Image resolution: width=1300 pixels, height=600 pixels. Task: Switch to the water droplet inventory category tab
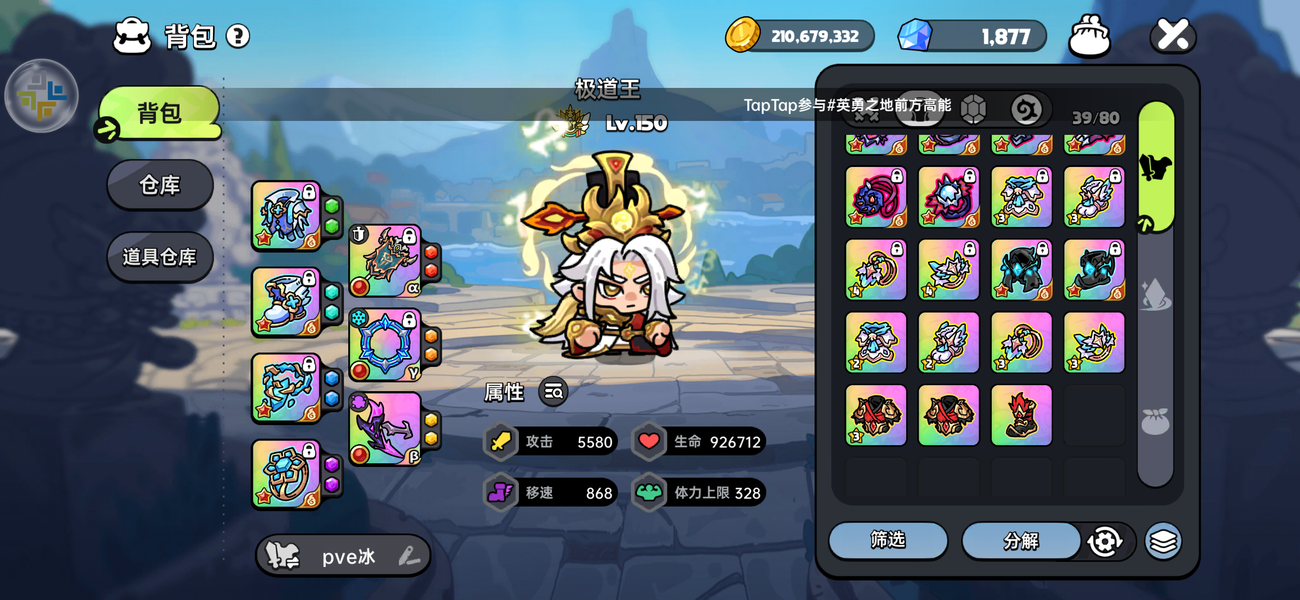coord(1155,294)
